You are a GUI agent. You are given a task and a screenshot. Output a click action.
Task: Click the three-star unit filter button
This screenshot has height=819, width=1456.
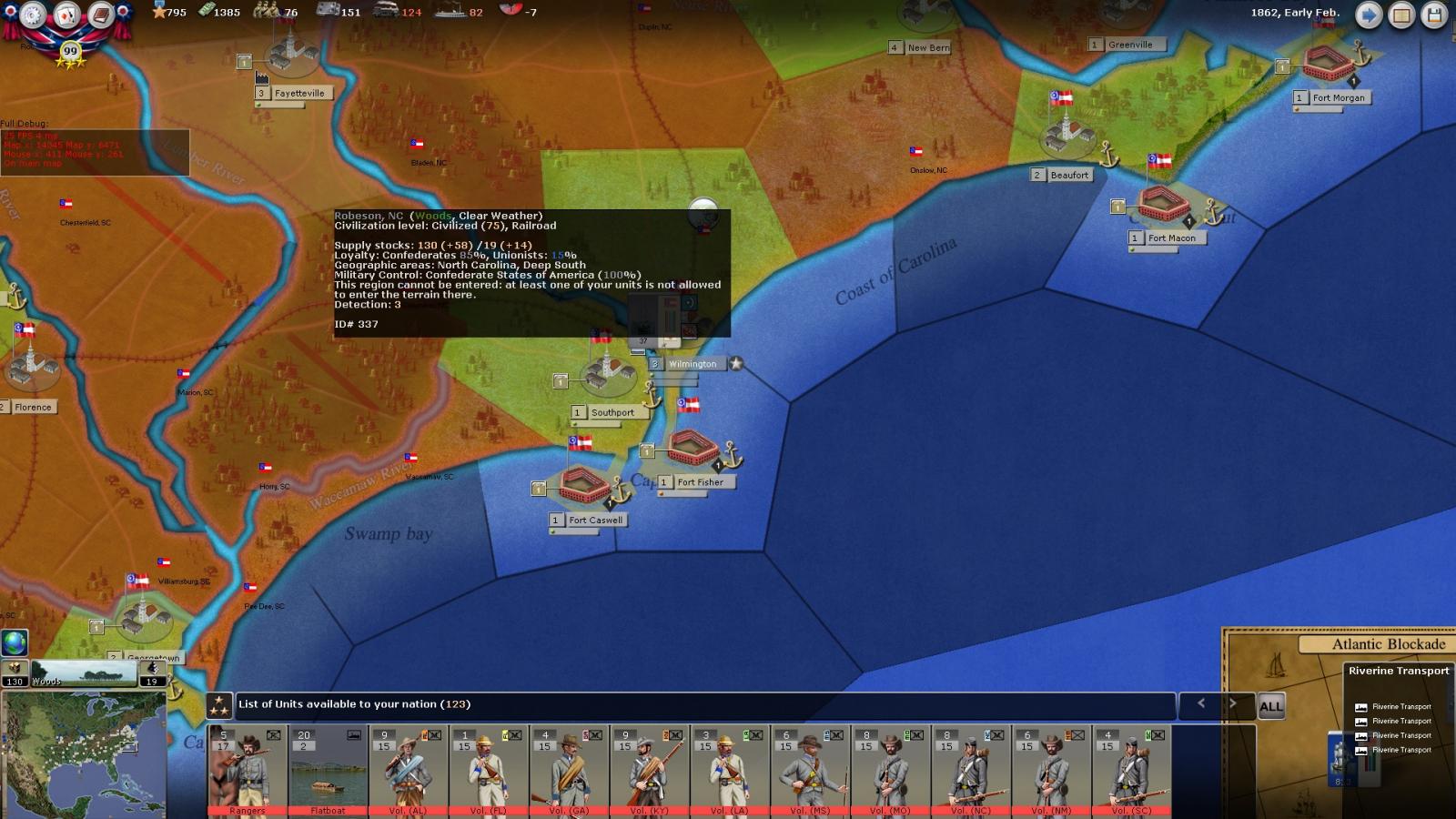point(219,705)
